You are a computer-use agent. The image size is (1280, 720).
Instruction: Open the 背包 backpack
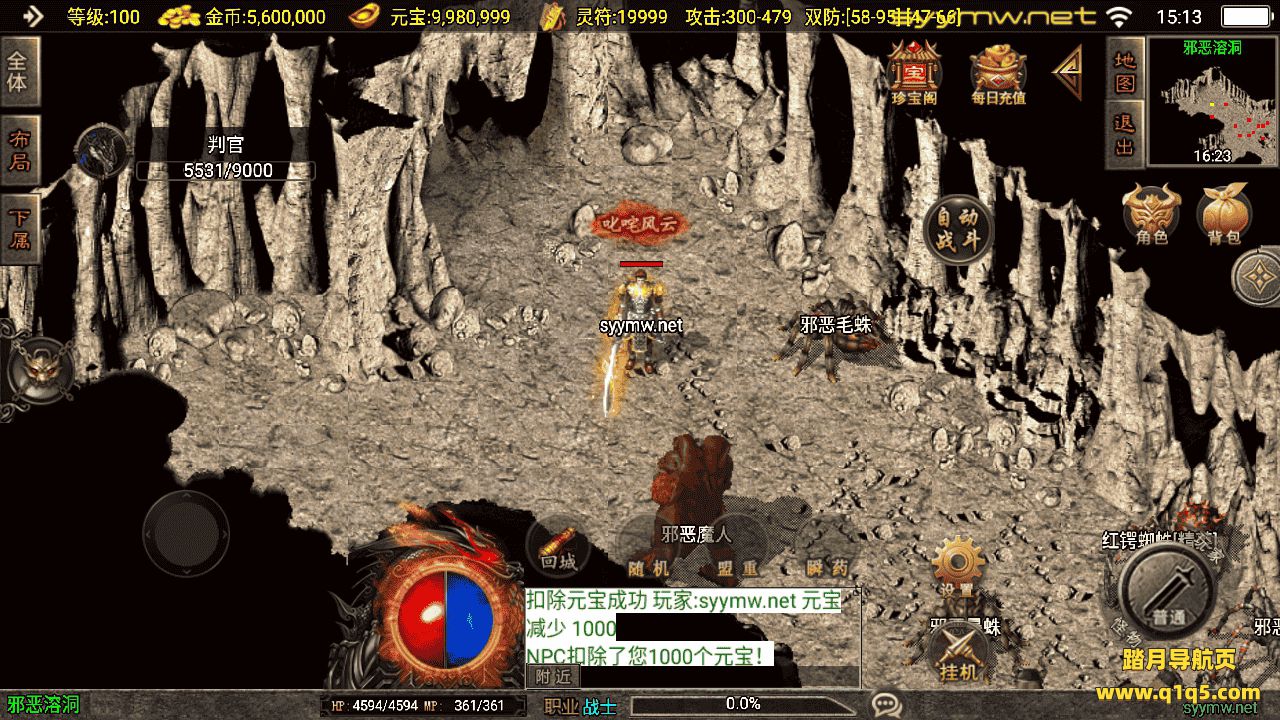1224,213
